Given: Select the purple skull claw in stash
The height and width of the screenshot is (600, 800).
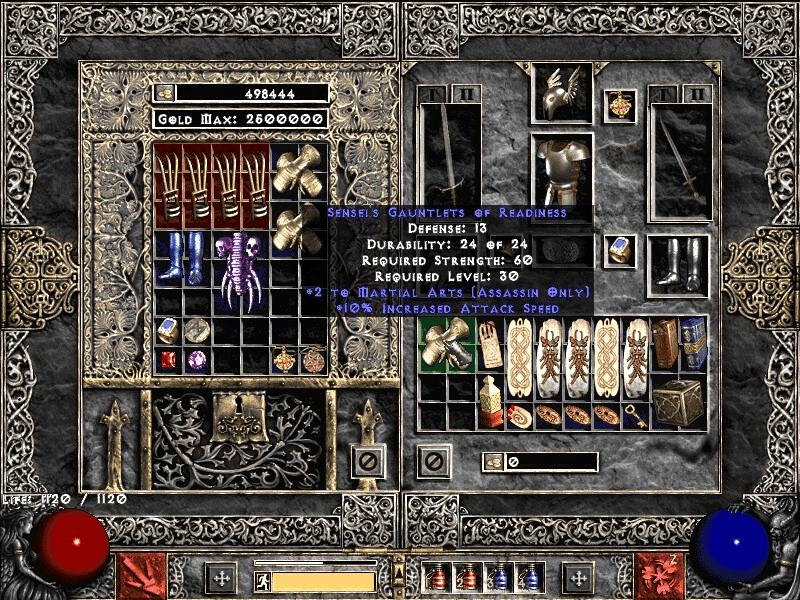Looking at the screenshot, I should point(240,272).
